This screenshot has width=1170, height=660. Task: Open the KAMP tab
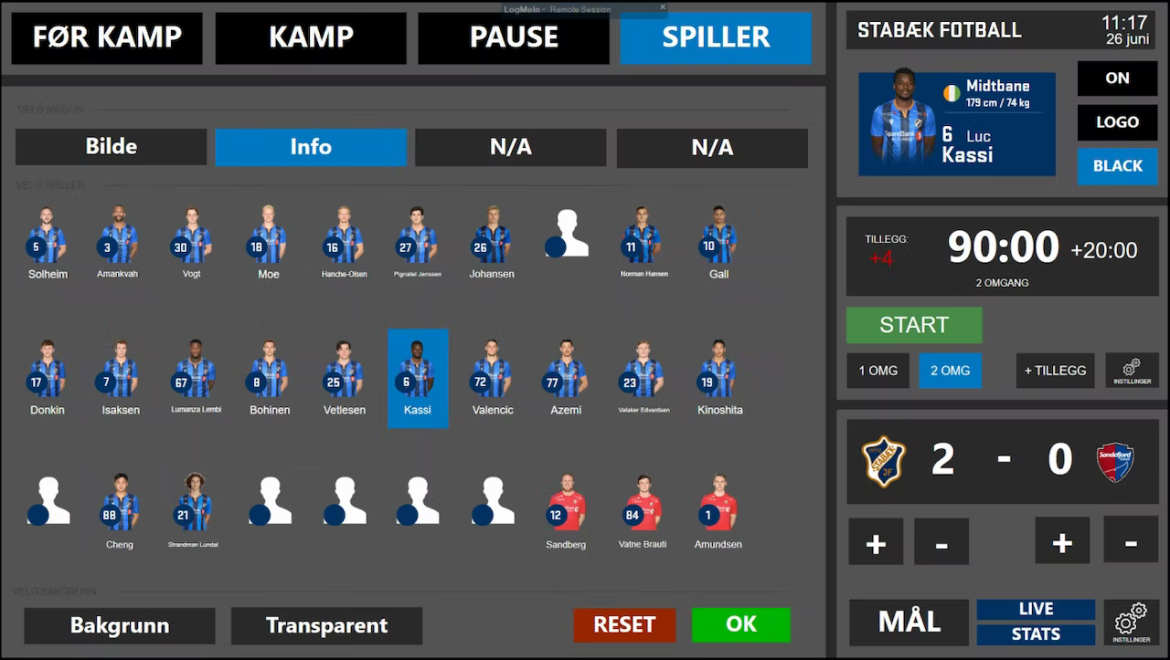tap(311, 38)
